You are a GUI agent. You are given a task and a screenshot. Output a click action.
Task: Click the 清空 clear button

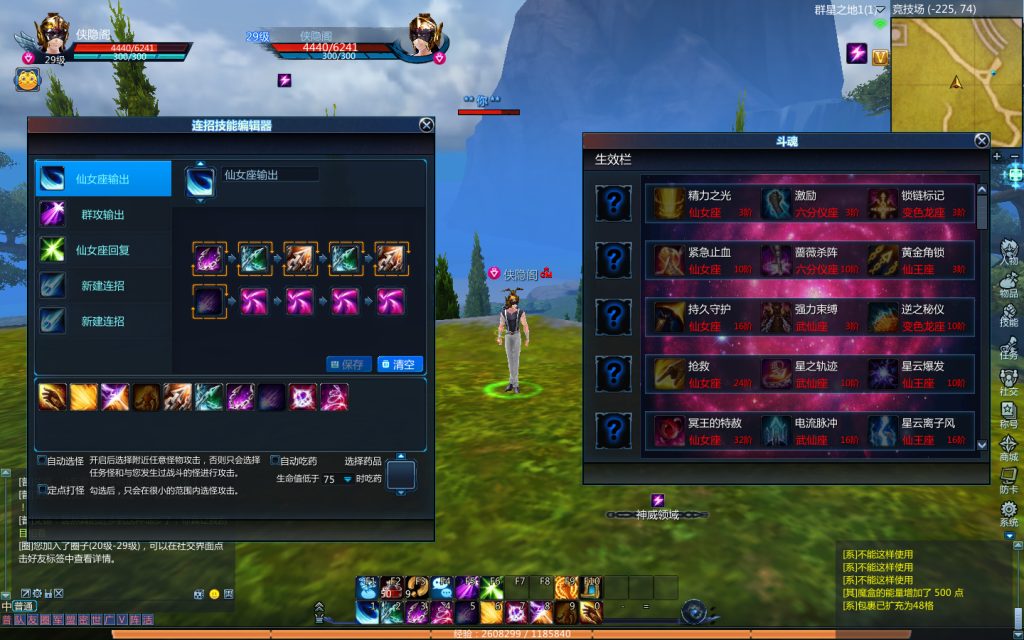coord(401,365)
